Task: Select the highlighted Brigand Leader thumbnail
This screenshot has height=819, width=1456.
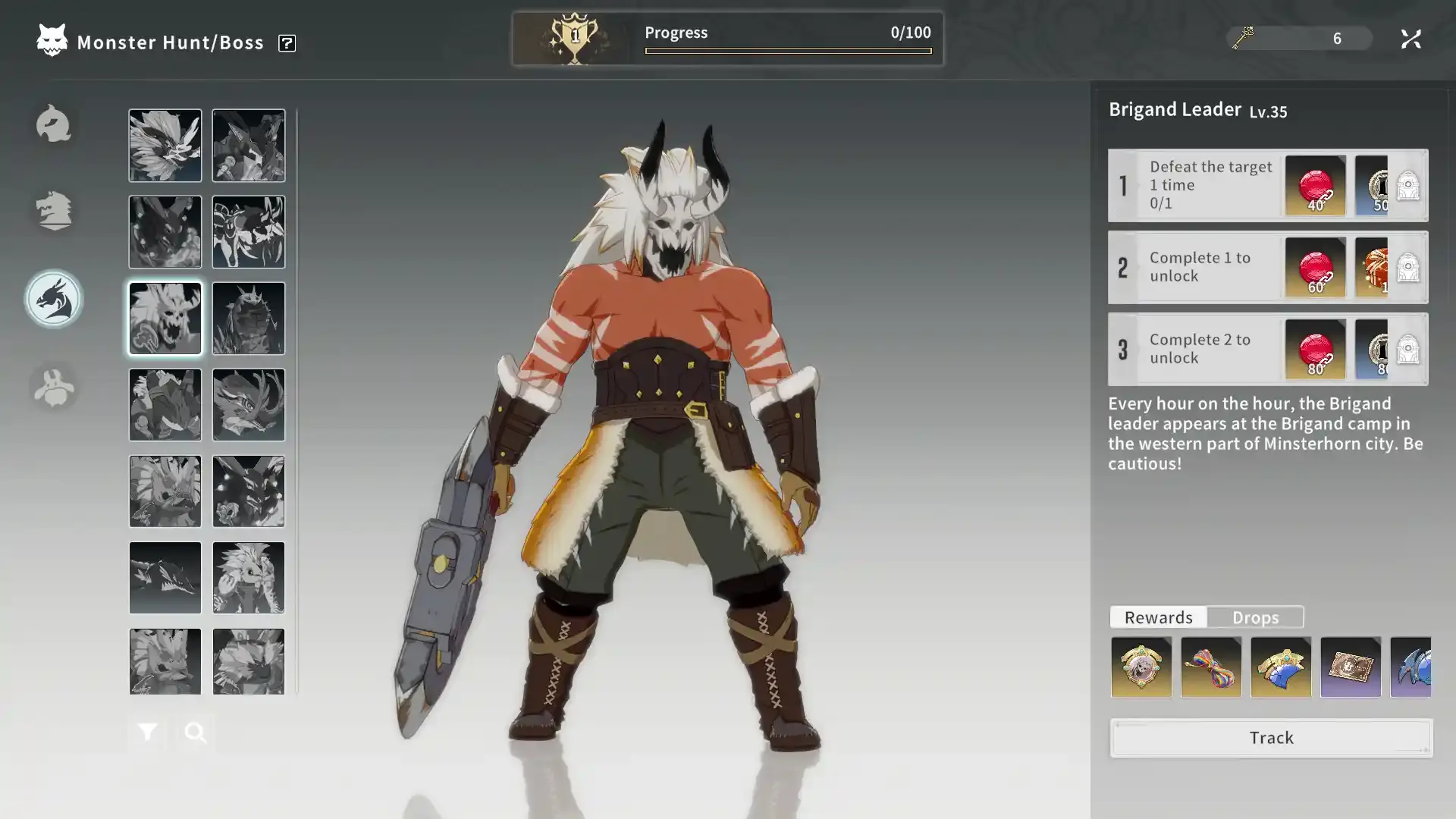Action: (165, 318)
